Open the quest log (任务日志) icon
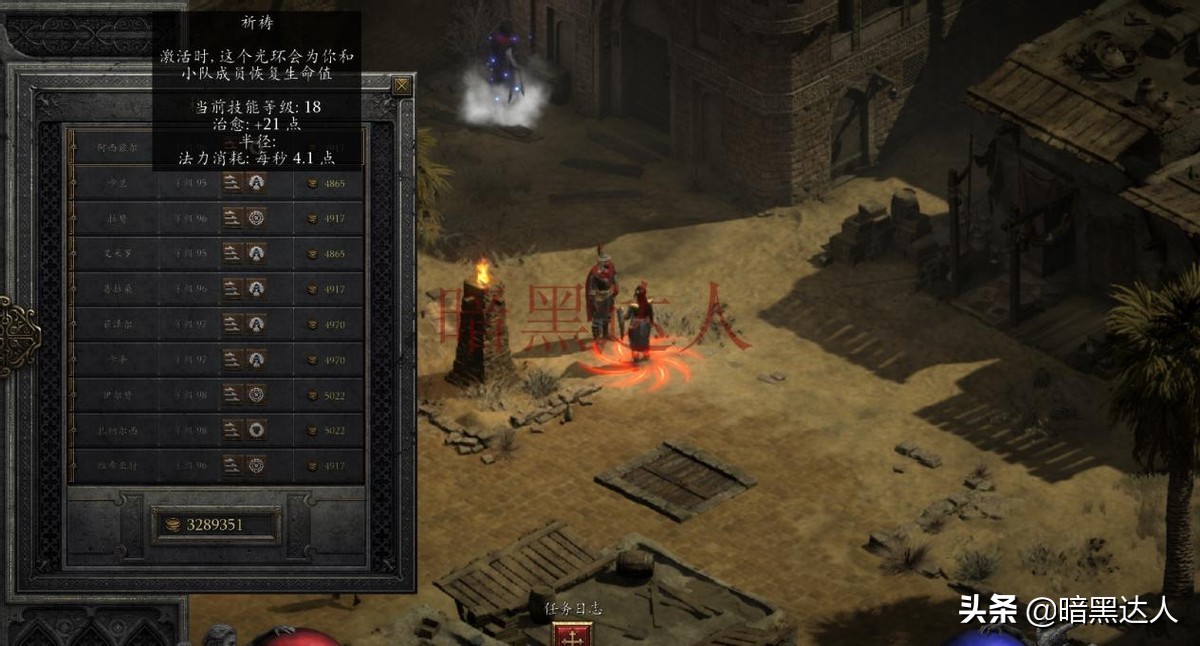1200x646 pixels. click(x=574, y=634)
